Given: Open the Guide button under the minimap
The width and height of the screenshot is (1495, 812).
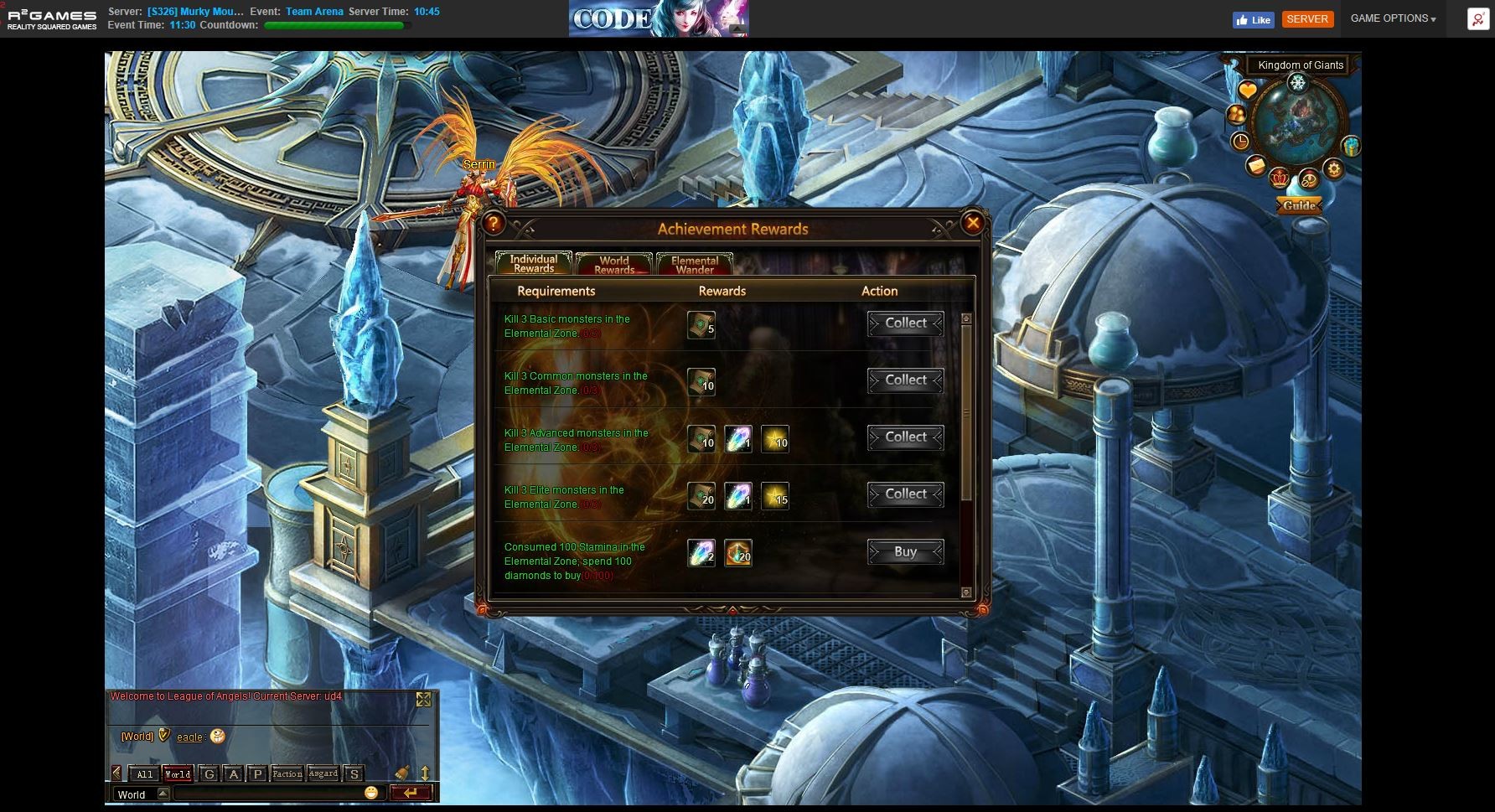Looking at the screenshot, I should pos(1299,205).
